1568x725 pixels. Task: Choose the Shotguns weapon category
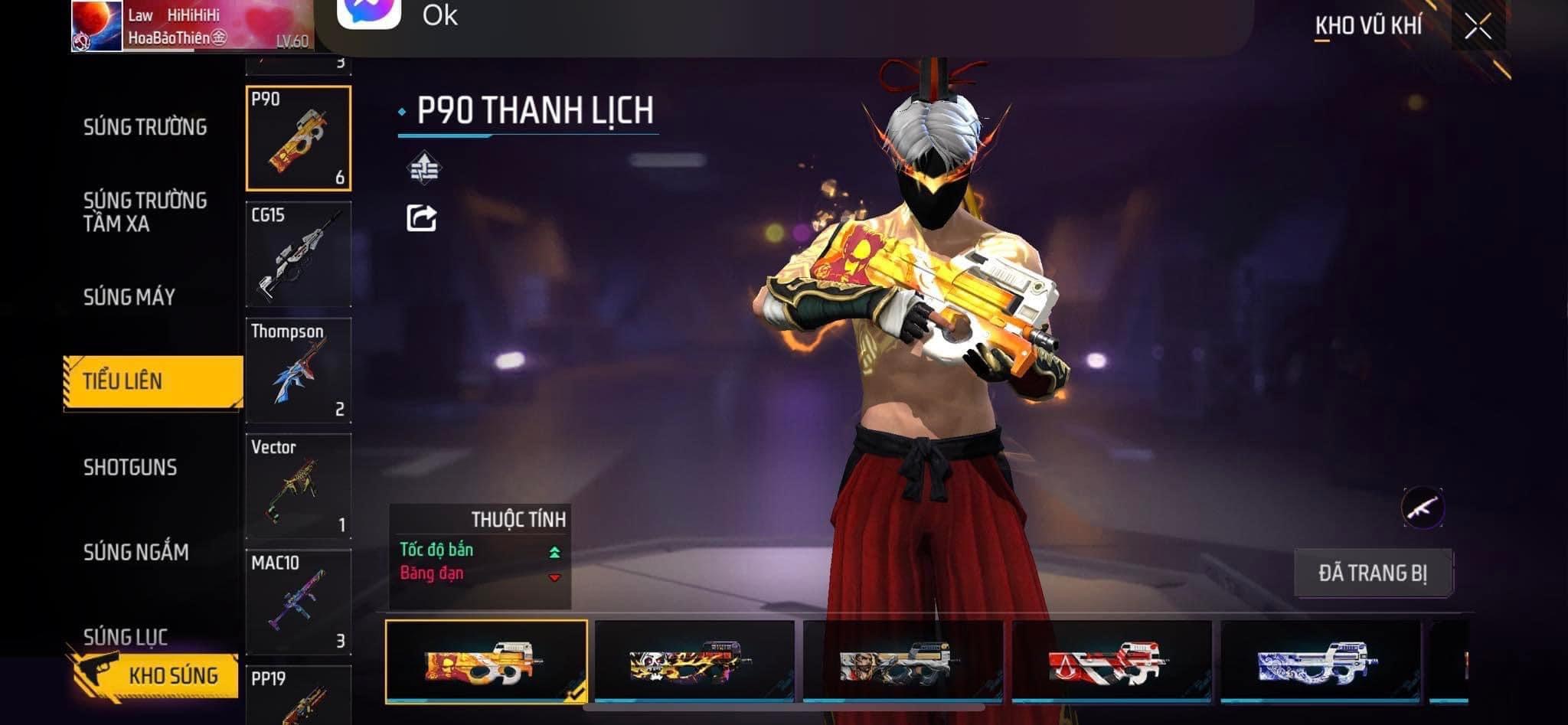[x=130, y=467]
